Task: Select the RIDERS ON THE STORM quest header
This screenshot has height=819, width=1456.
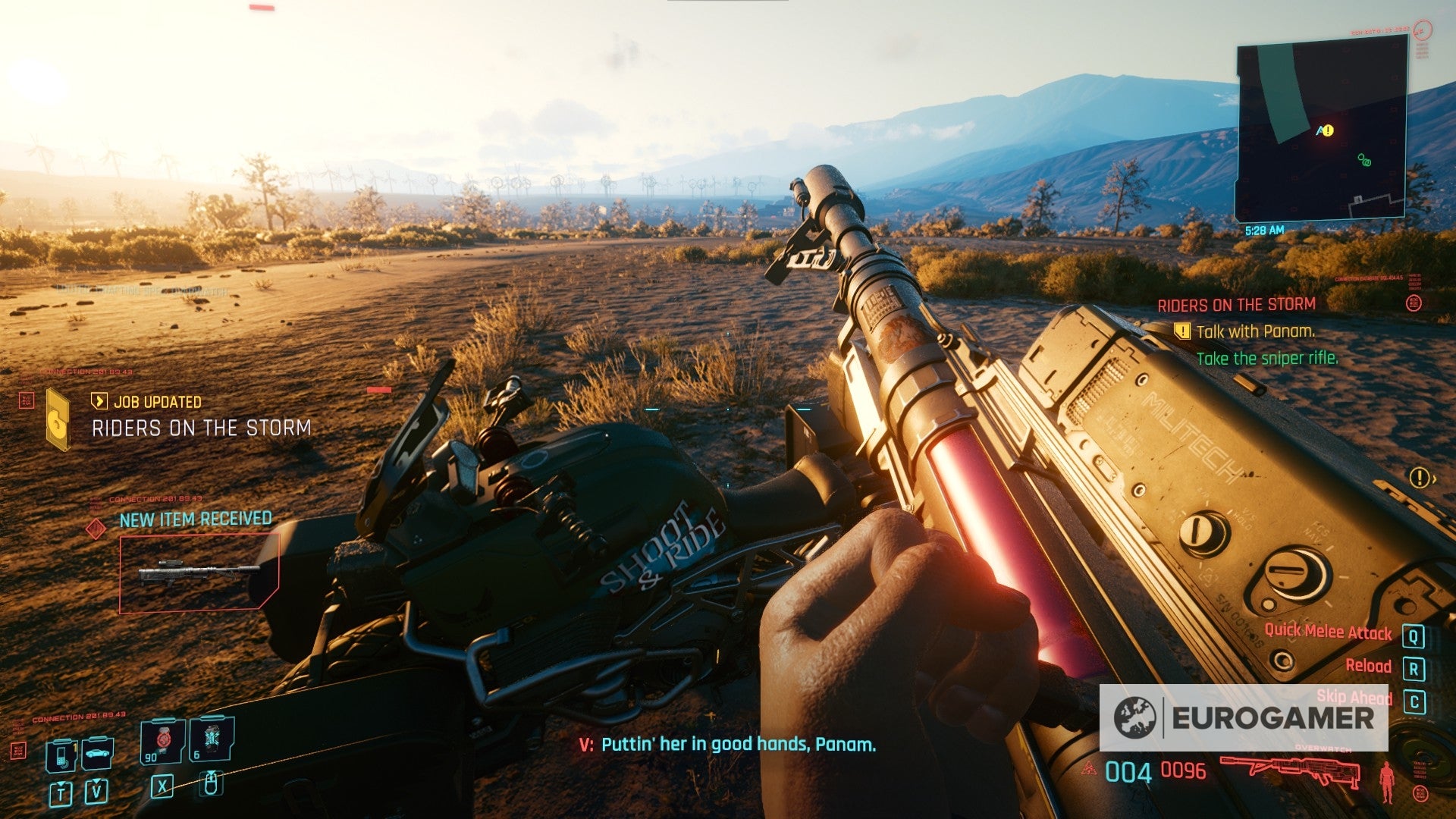Action: tap(1236, 303)
